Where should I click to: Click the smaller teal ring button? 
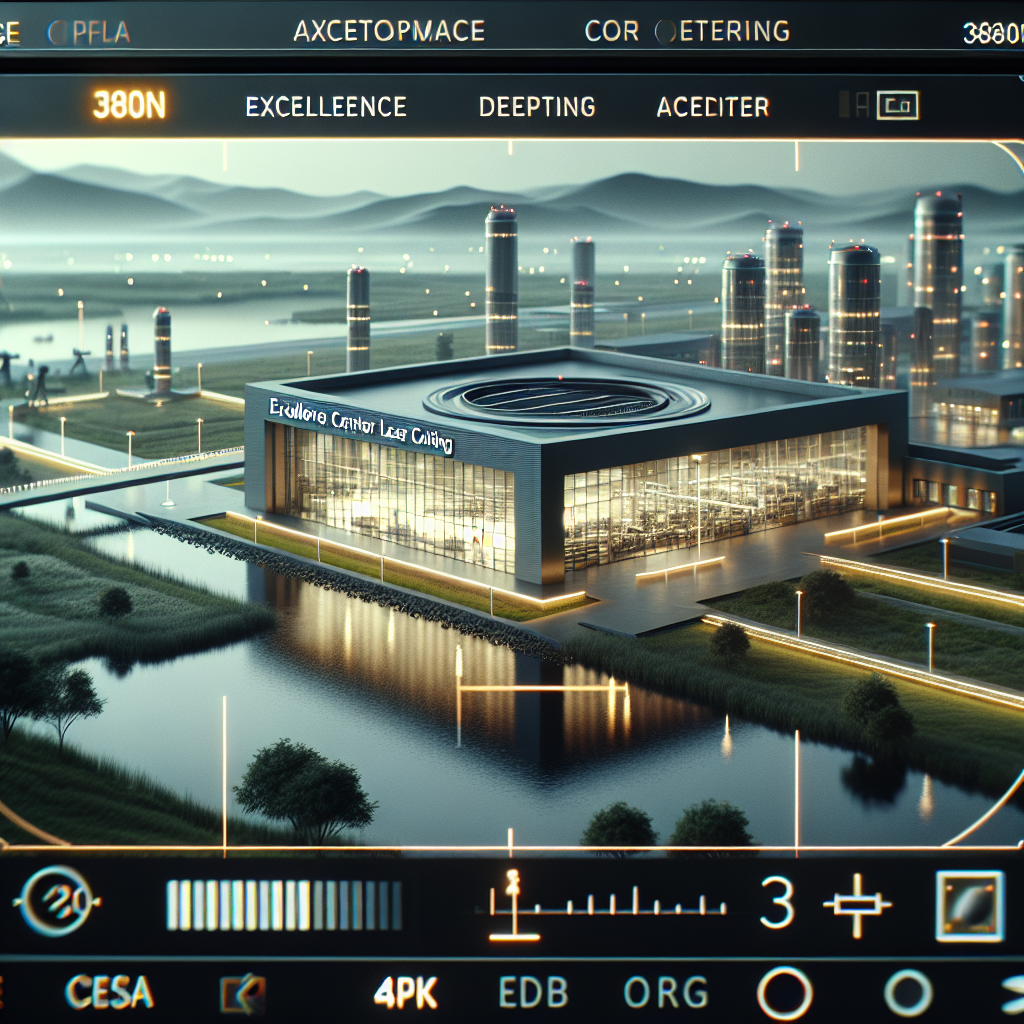(x=908, y=993)
